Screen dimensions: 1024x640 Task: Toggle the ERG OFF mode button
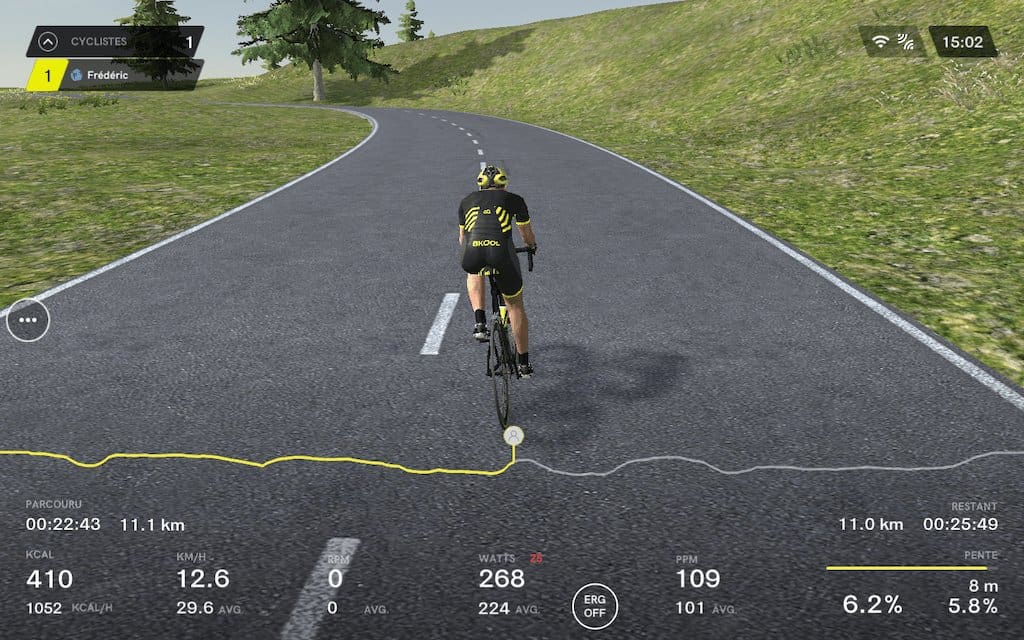[x=595, y=606]
